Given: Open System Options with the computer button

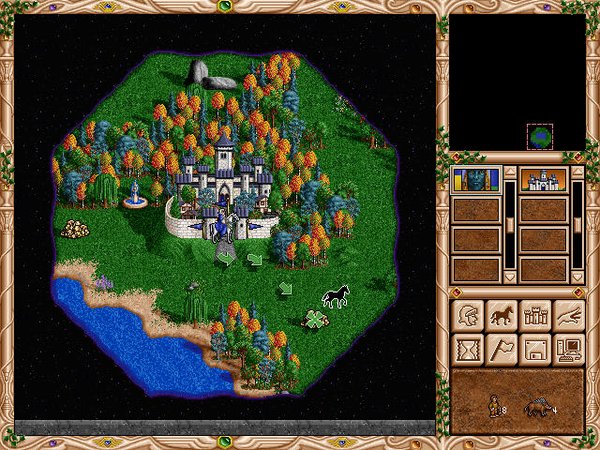Looking at the screenshot, I should tap(568, 349).
